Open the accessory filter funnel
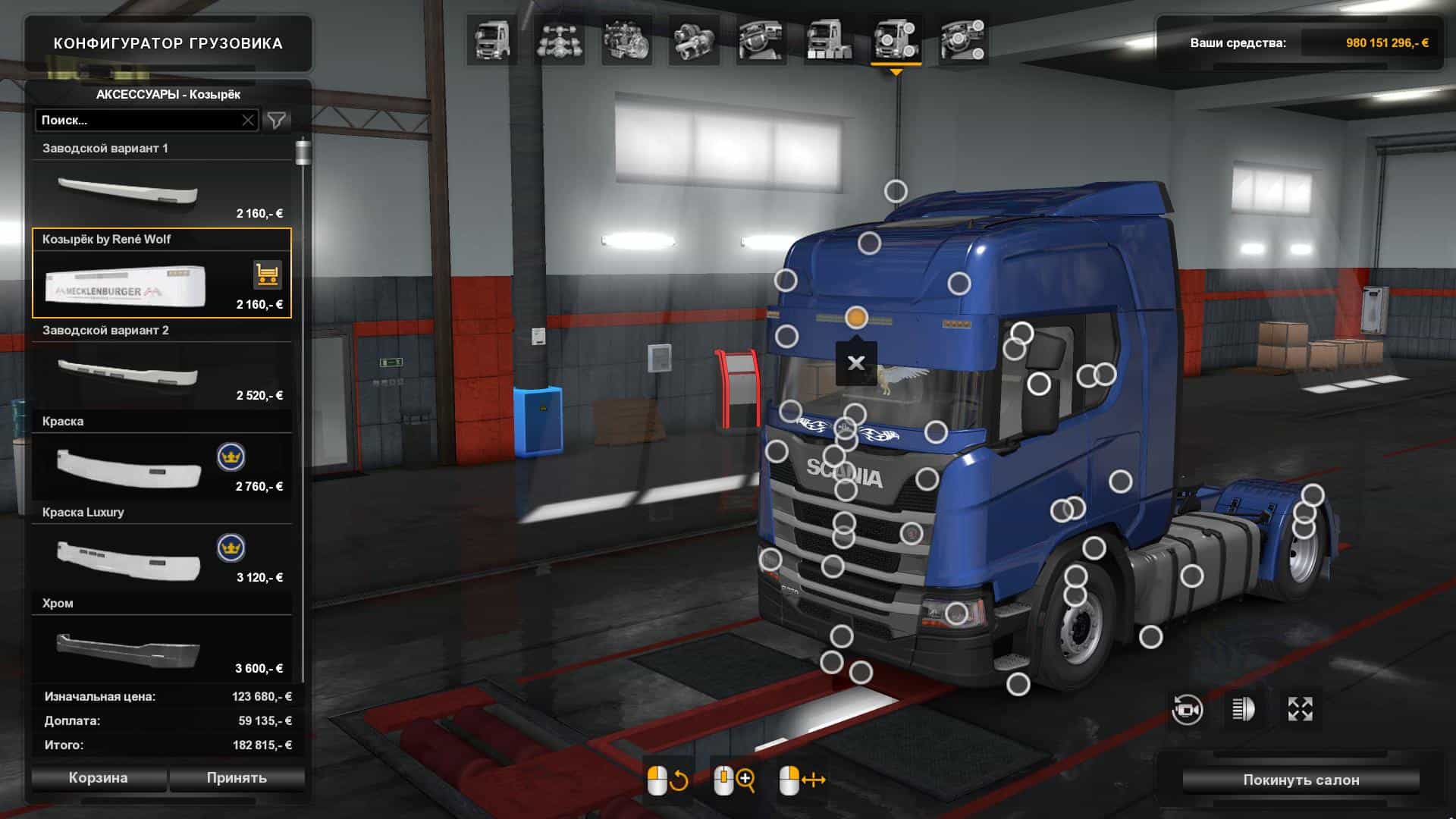Image resolution: width=1456 pixels, height=819 pixels. pyautogui.click(x=277, y=120)
